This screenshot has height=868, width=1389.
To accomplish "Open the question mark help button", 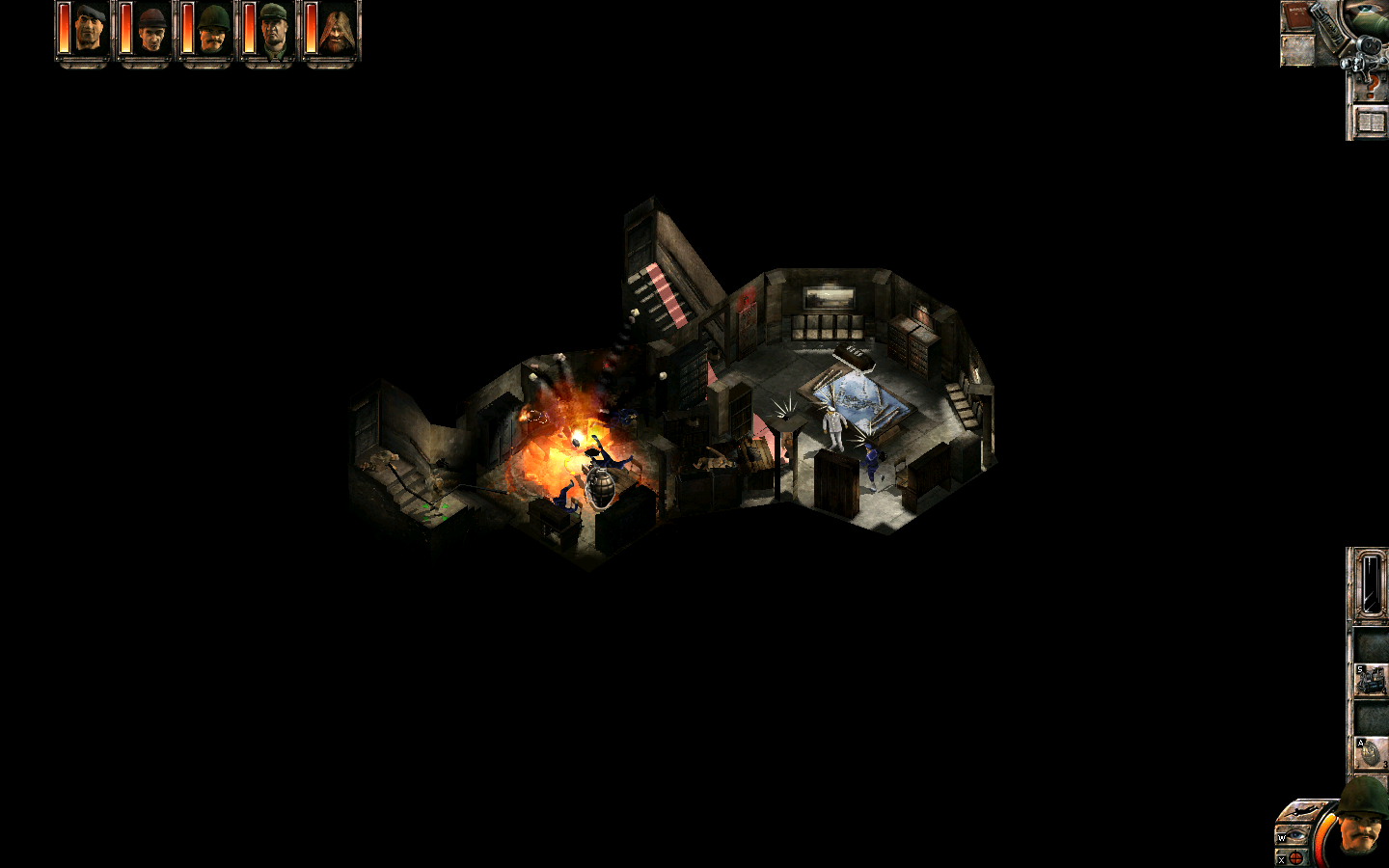I will pos(1370,87).
